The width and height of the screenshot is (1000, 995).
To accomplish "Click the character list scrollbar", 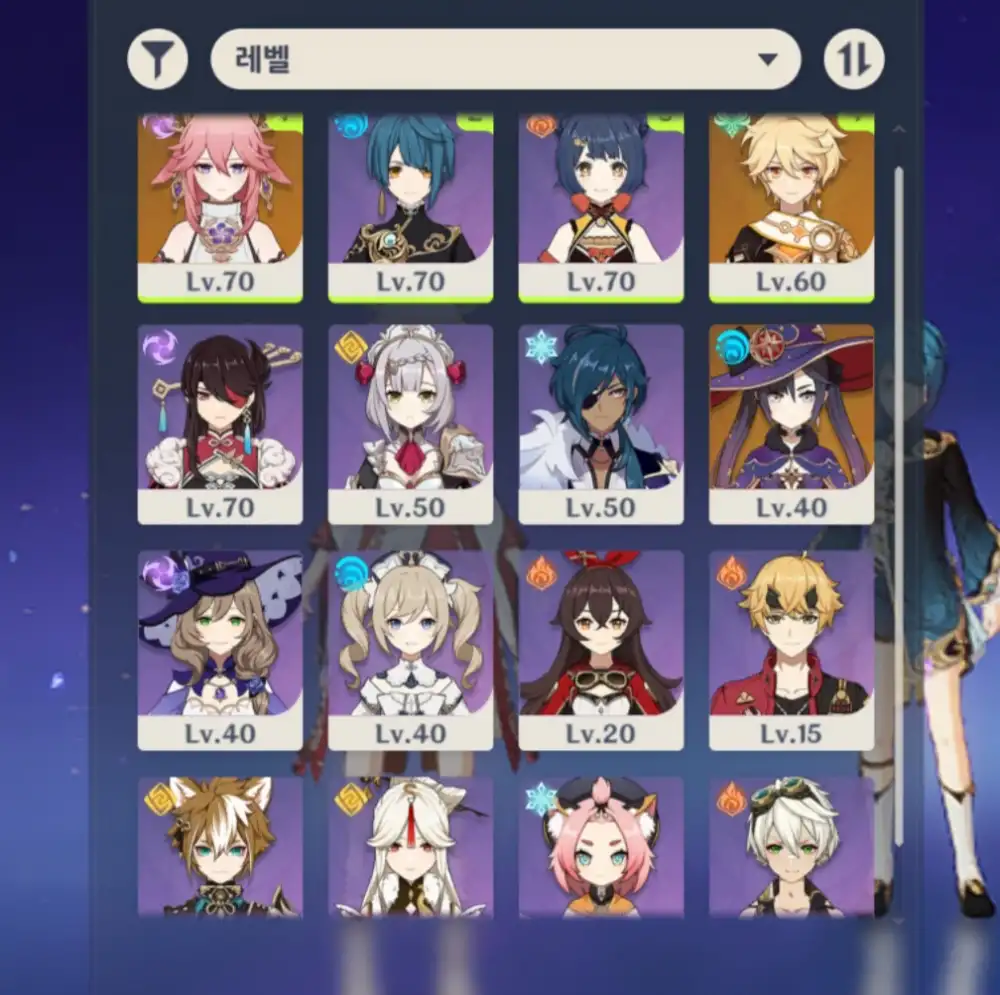I will (x=898, y=500).
